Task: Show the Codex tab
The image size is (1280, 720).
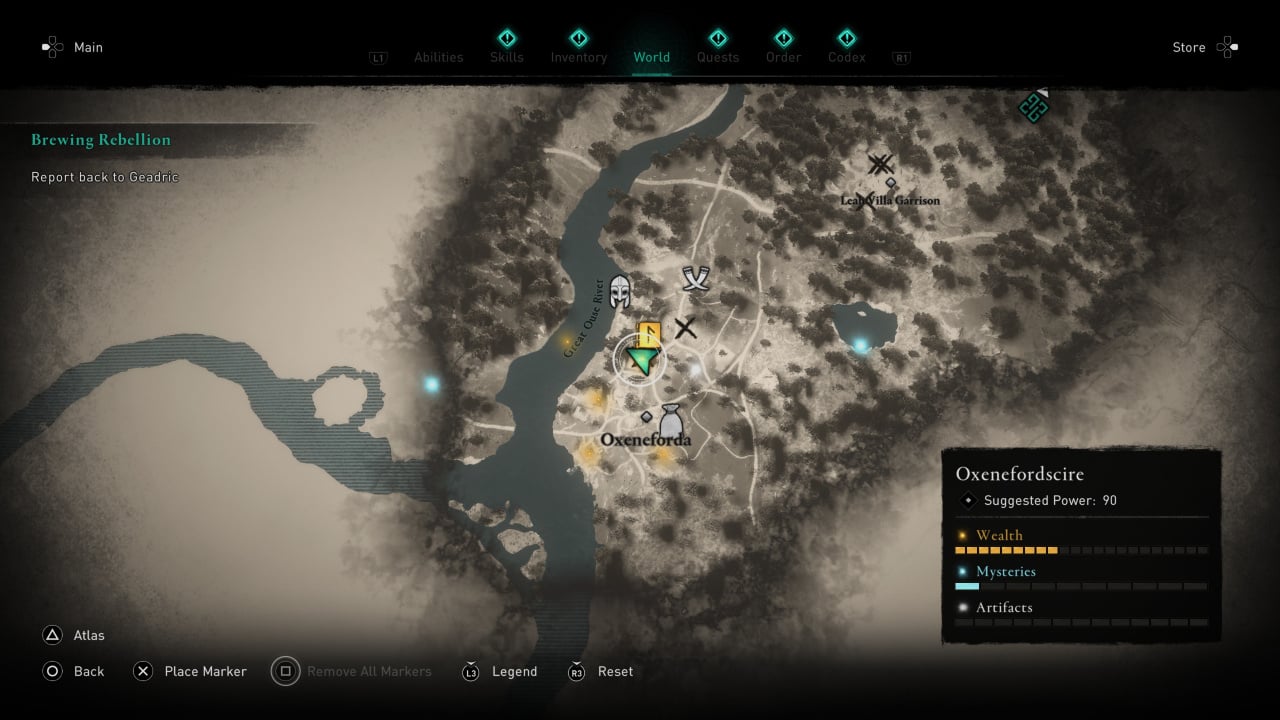Action: click(x=847, y=57)
